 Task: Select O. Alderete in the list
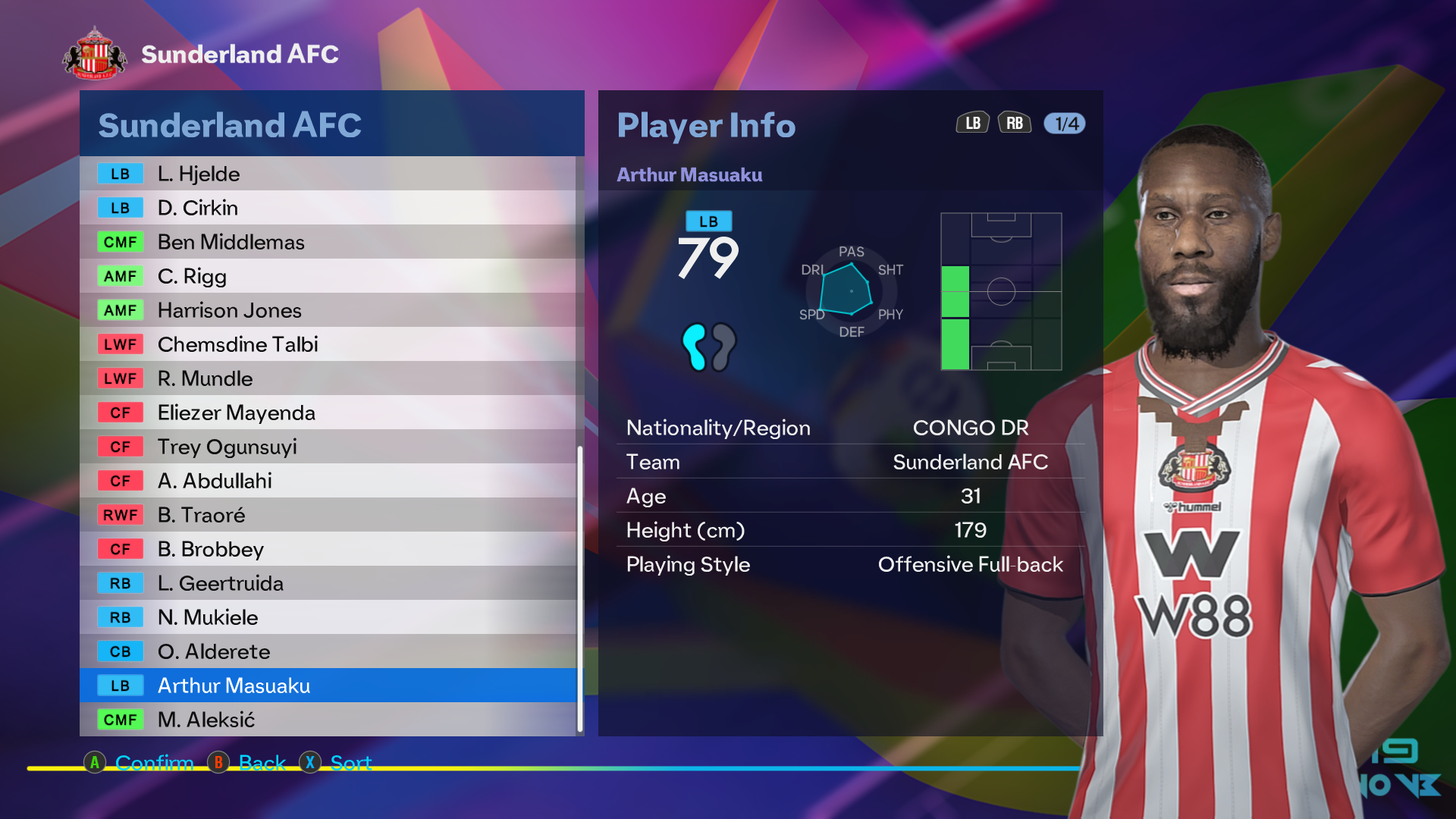328,651
